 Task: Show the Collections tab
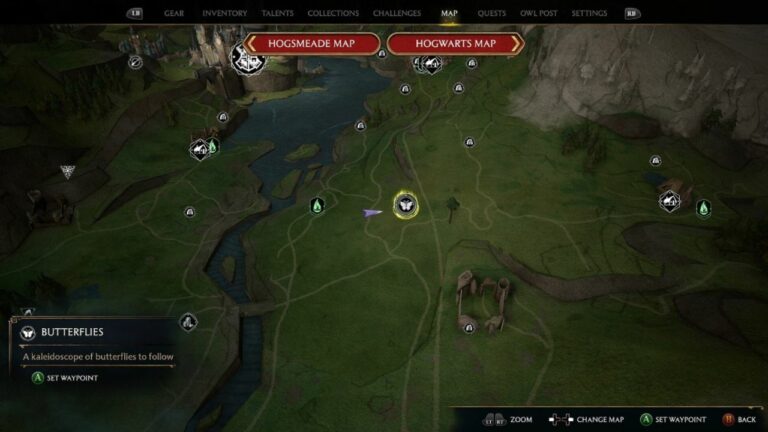[x=333, y=14]
